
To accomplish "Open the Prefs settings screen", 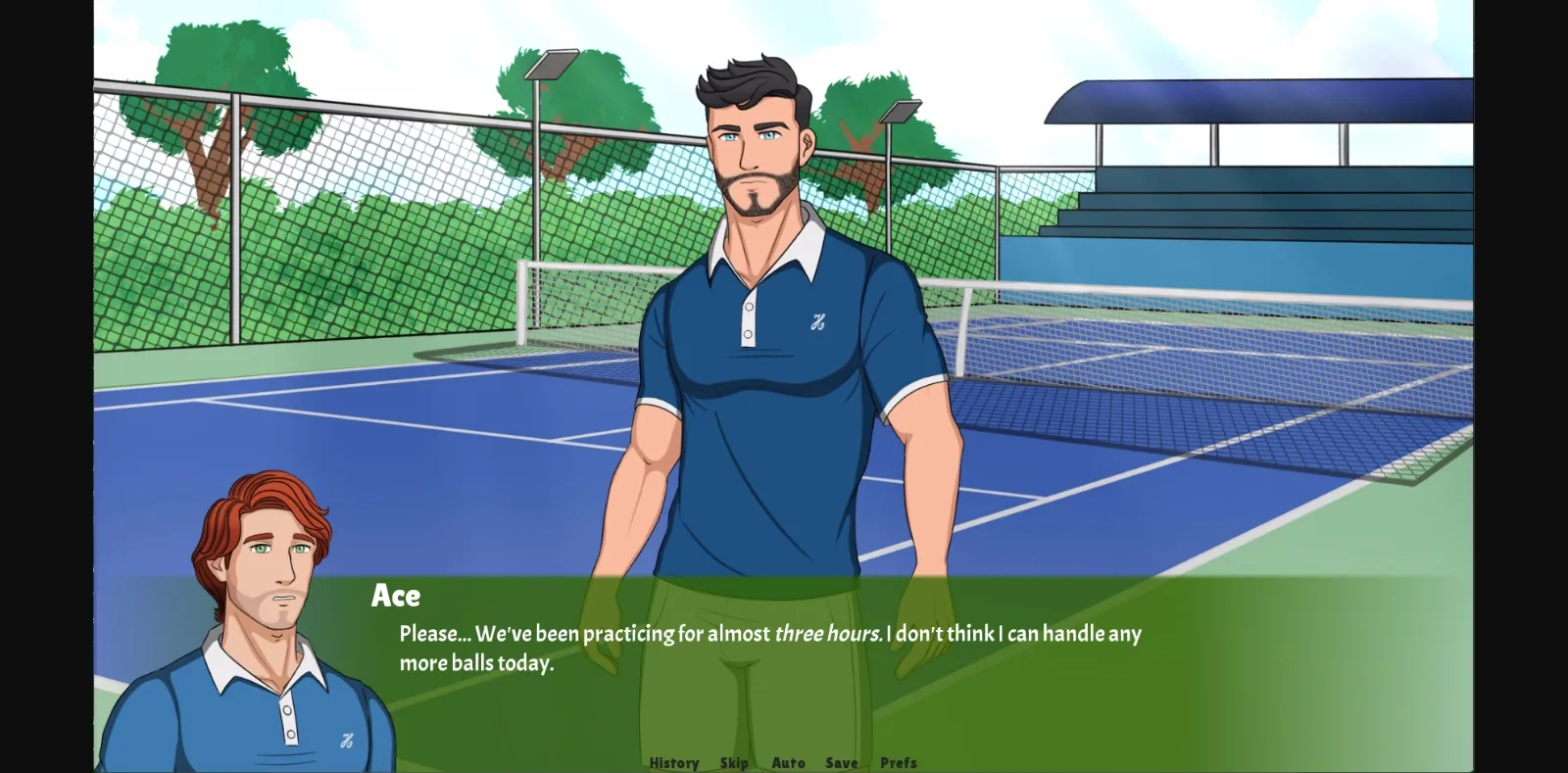I will pyautogui.click(x=899, y=762).
